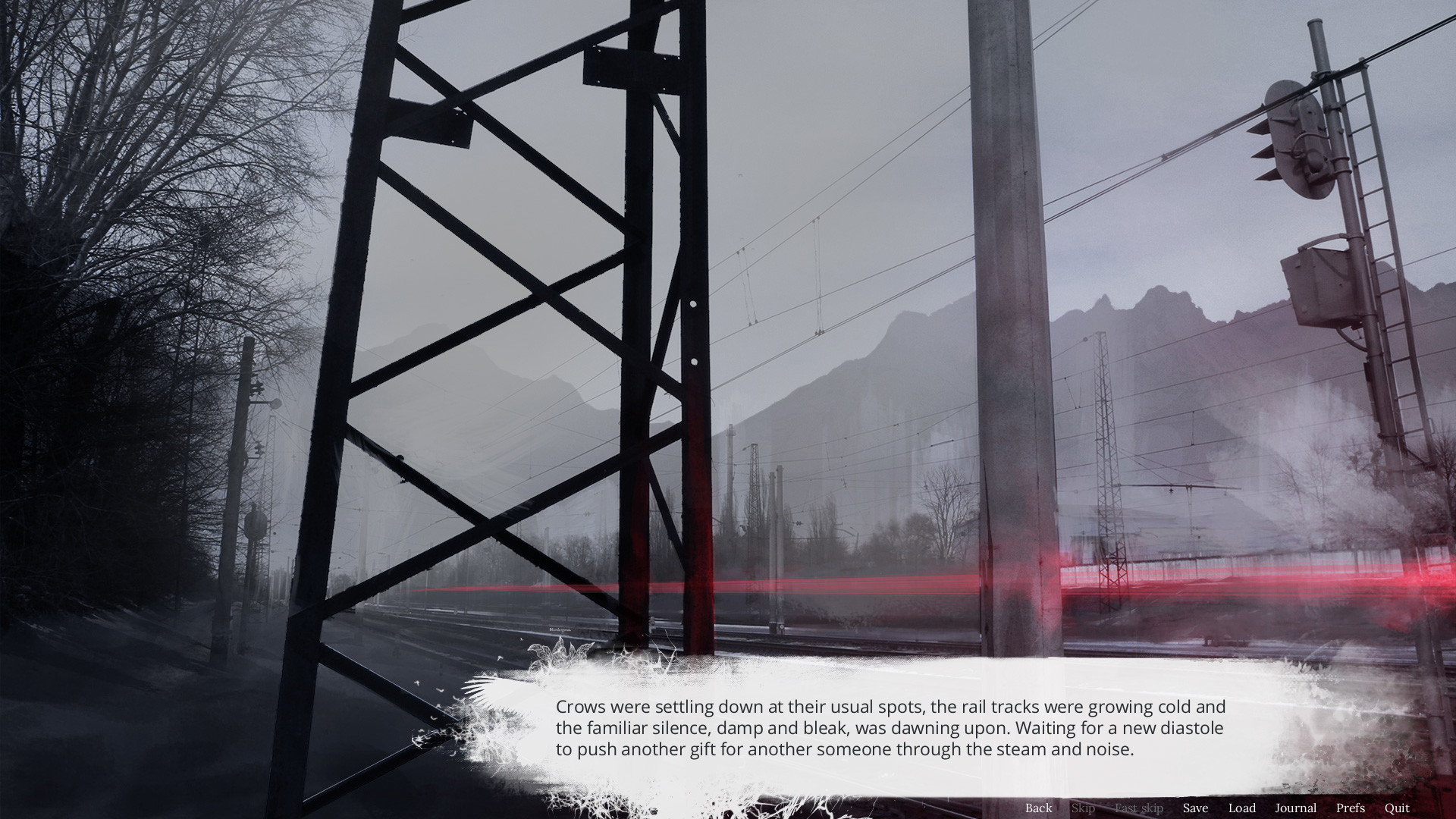
Task: Enable Skip mode in the quick menu
Action: 1083,808
